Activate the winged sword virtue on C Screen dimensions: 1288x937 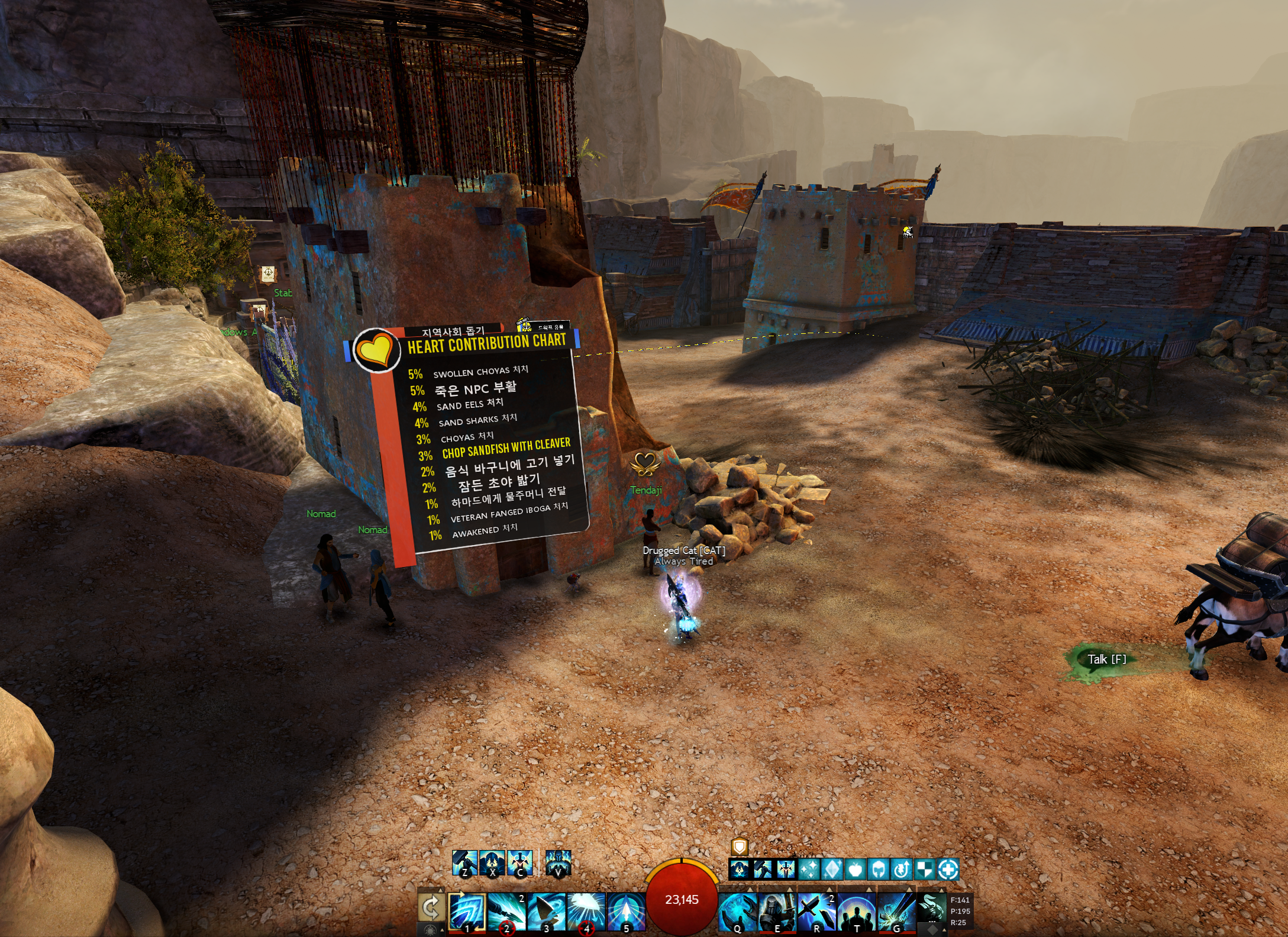[520, 863]
